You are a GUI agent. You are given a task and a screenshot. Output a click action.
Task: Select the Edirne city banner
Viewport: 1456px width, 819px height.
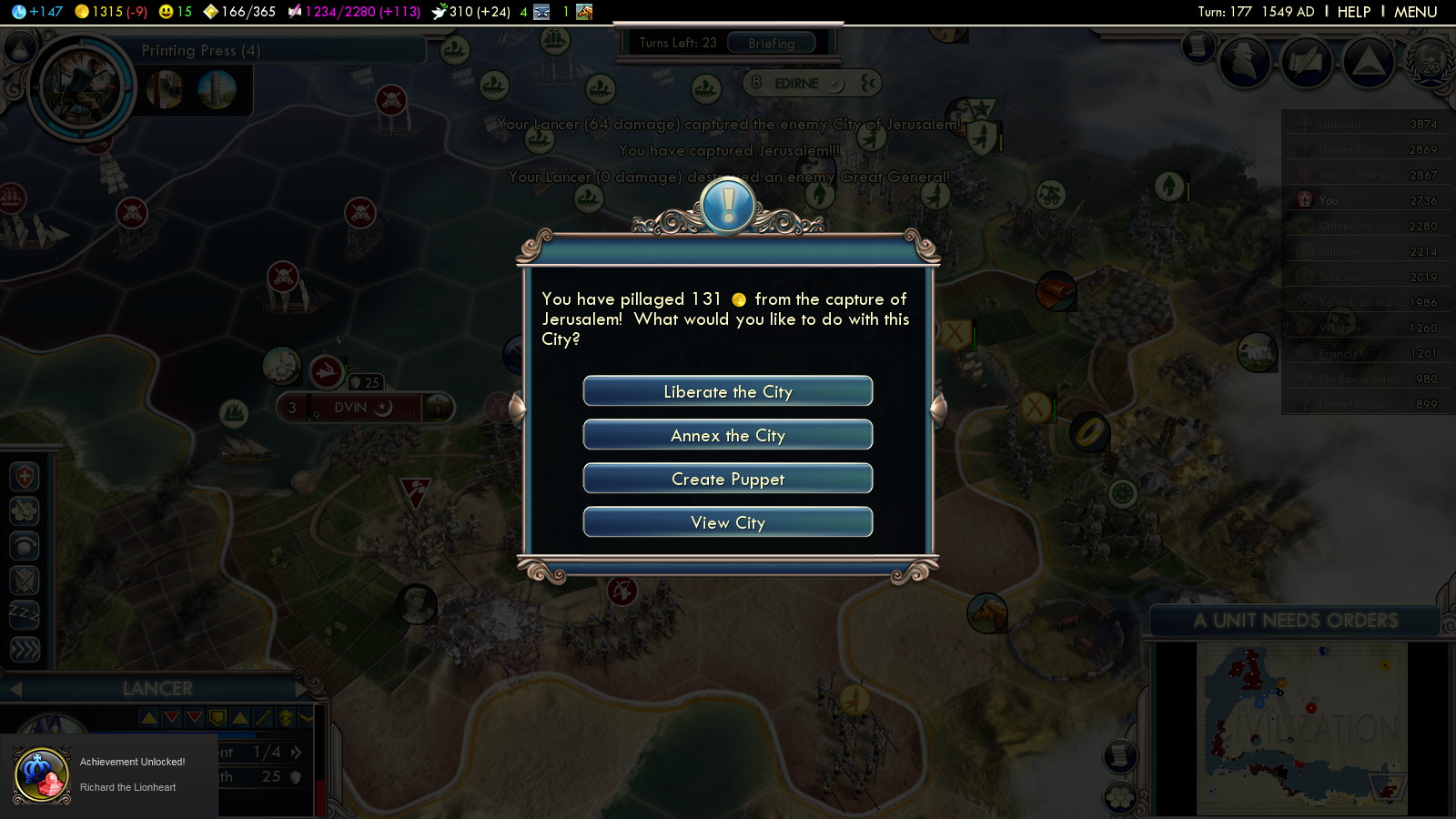click(796, 84)
